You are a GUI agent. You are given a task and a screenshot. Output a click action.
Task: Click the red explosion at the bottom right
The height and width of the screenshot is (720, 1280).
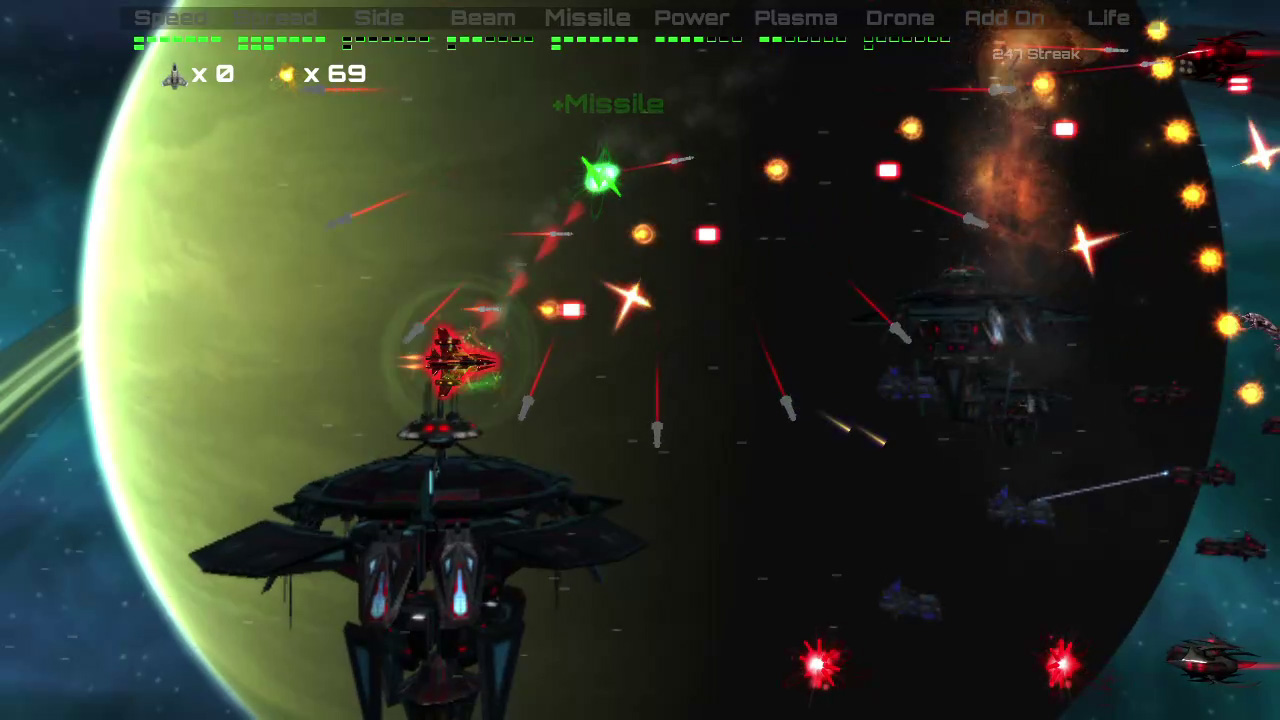[x=1062, y=663]
